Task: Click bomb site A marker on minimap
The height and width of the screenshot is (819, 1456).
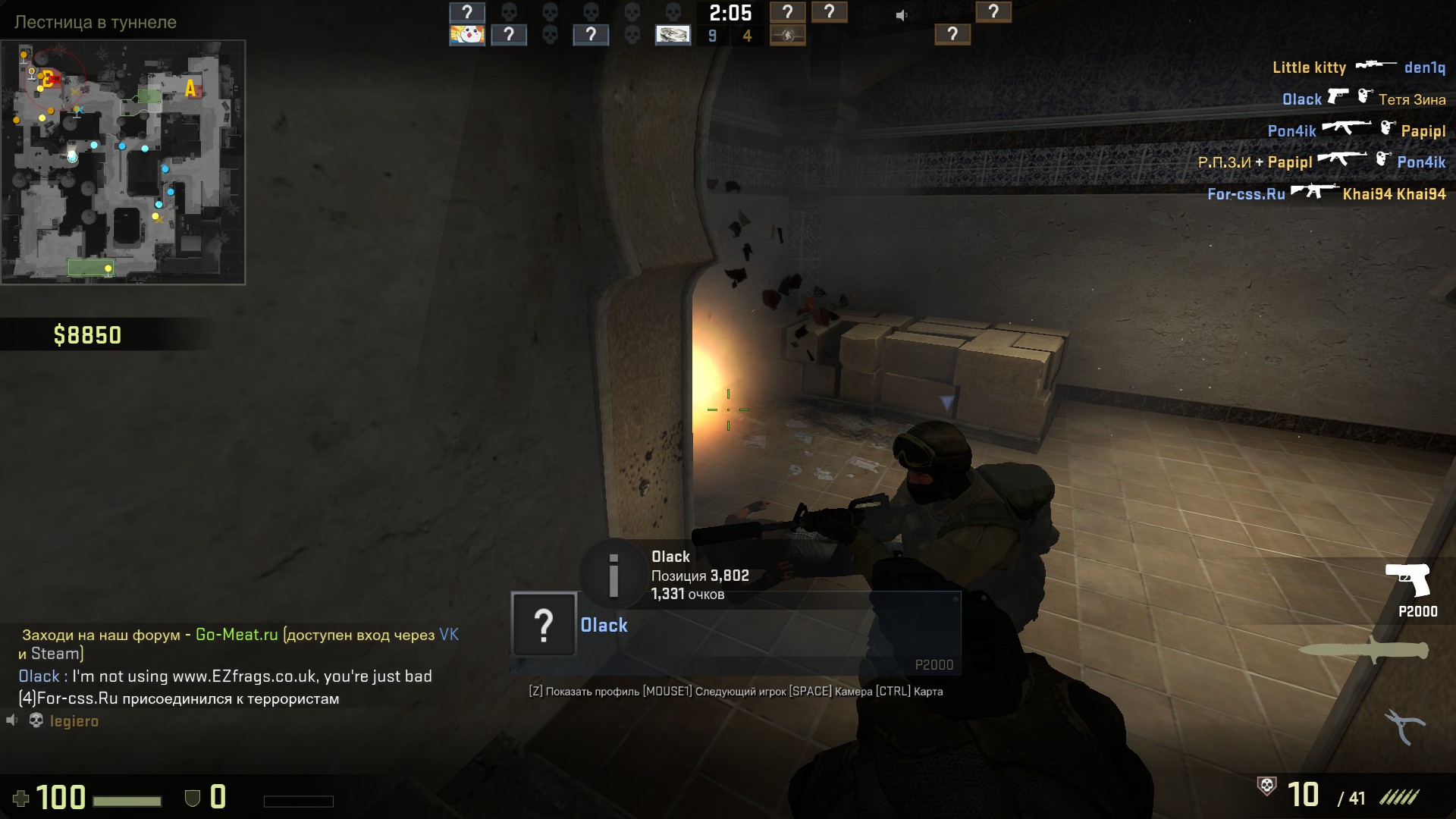Action: click(190, 89)
